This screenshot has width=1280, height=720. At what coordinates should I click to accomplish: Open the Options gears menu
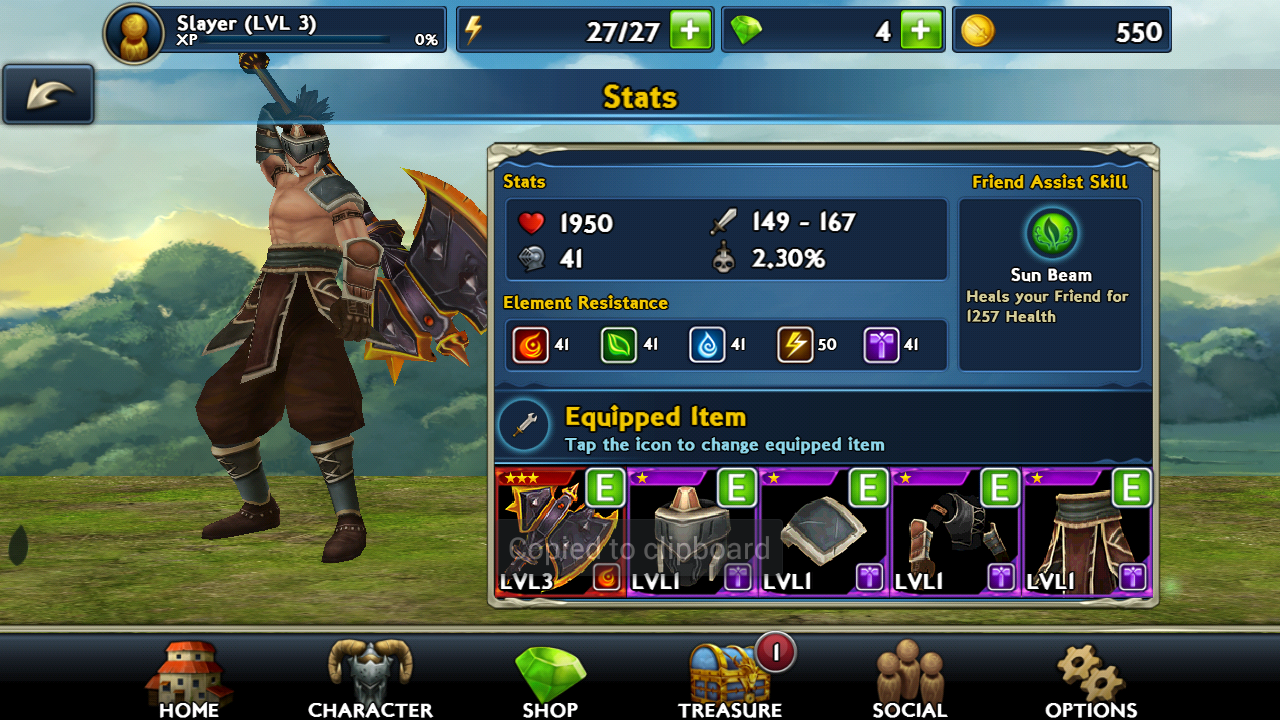[1091, 680]
